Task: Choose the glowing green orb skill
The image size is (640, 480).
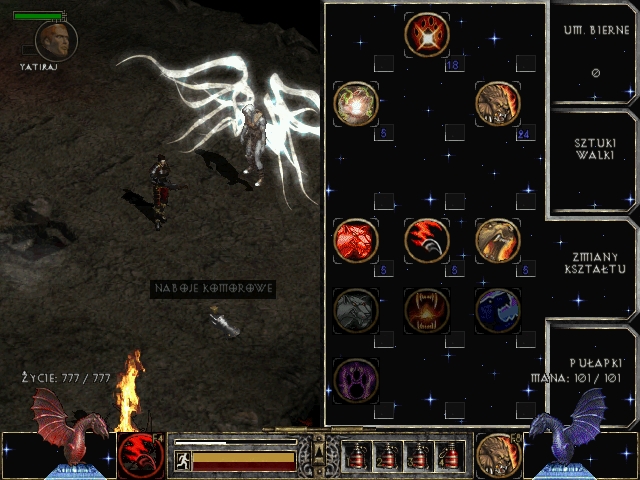Action: (x=356, y=104)
